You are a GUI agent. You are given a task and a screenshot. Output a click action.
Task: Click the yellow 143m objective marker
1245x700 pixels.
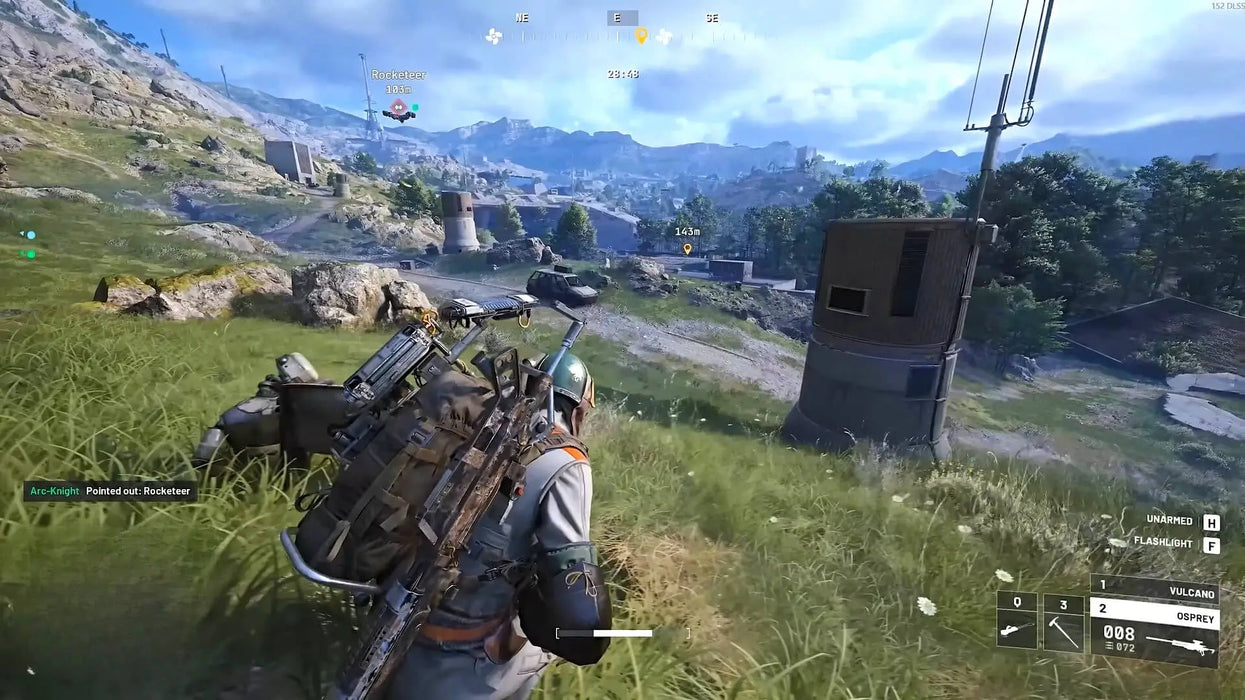pyautogui.click(x=687, y=247)
